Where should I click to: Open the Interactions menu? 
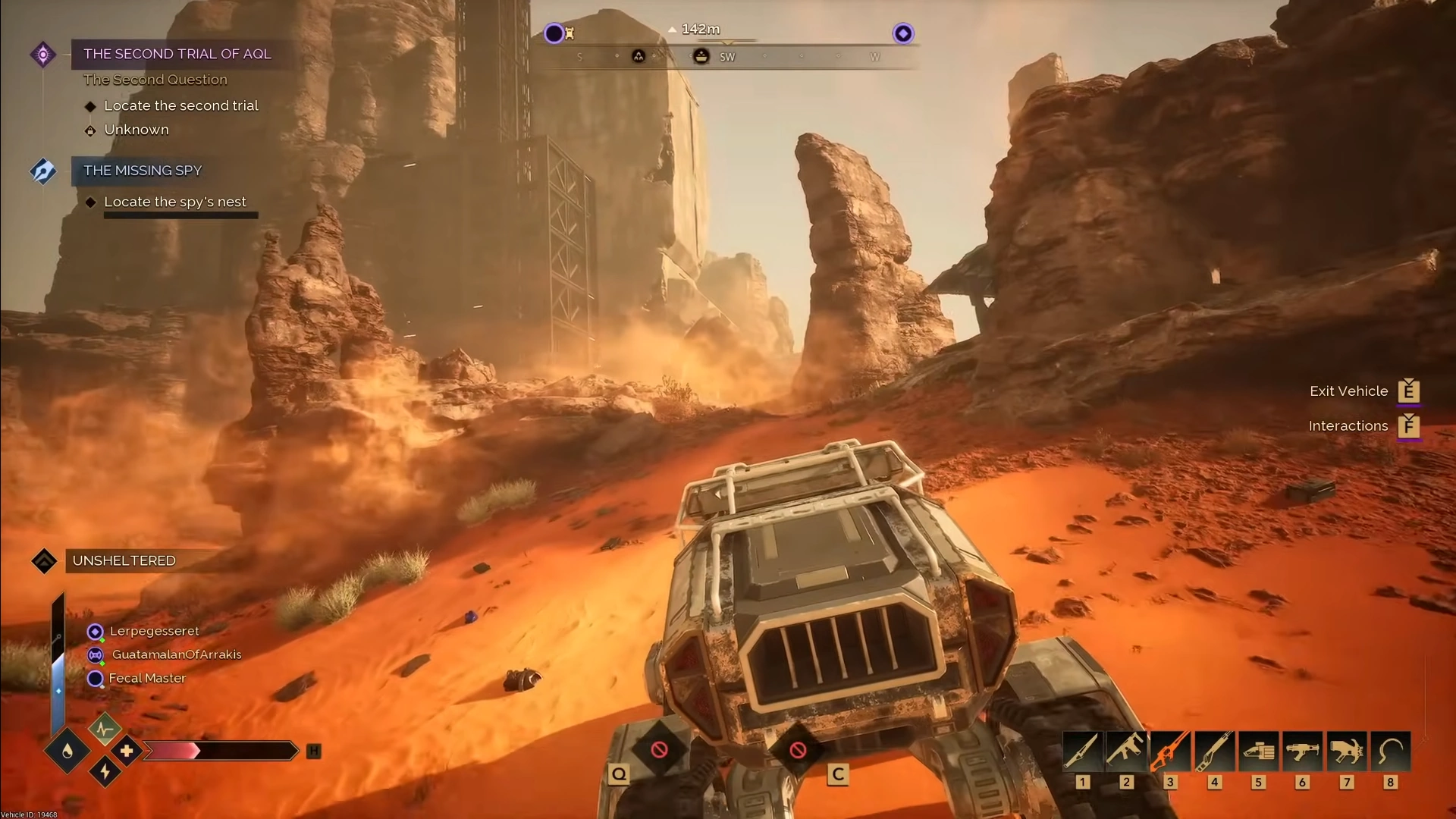(1348, 425)
